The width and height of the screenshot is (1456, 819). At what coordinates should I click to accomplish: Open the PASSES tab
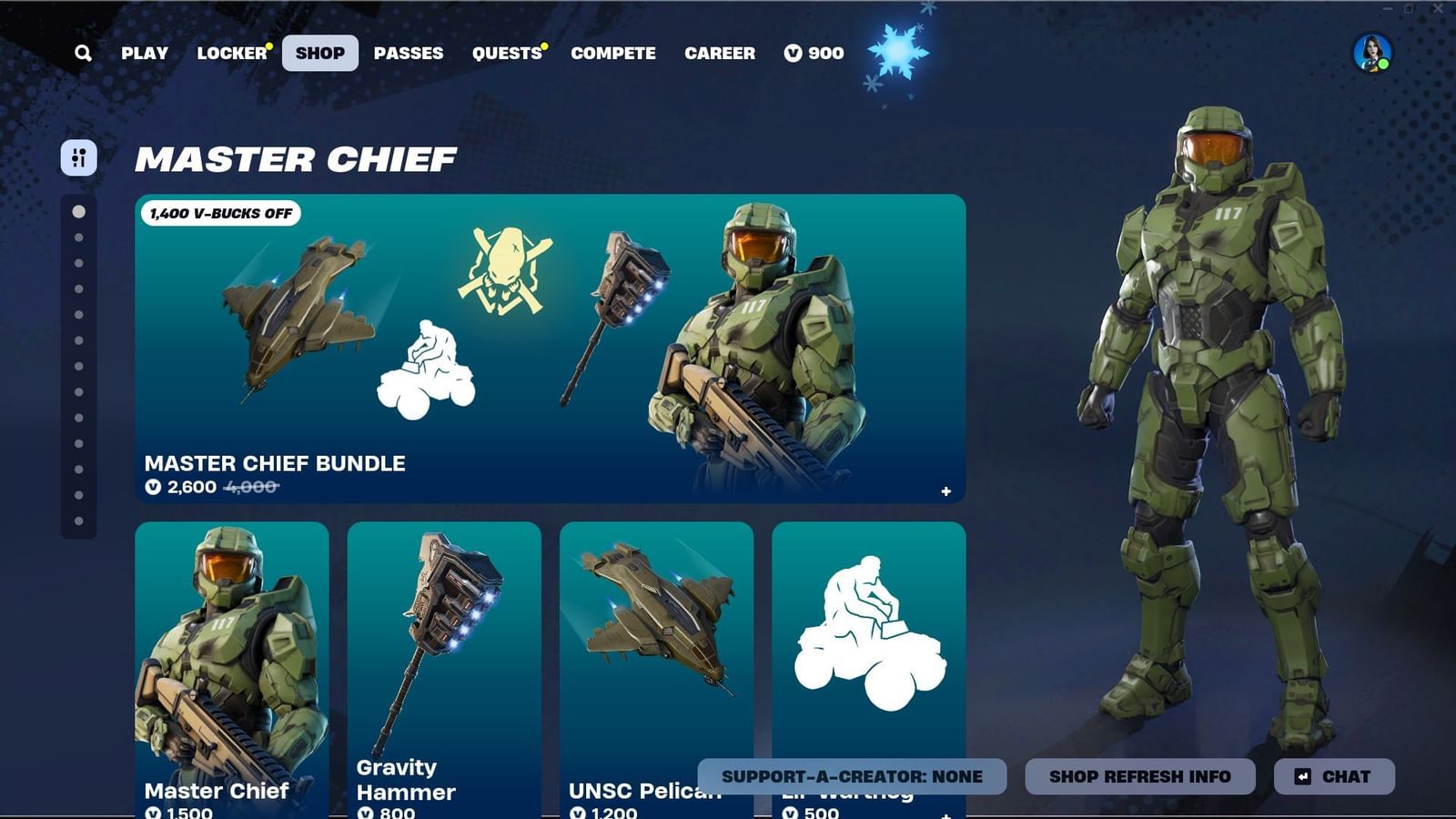pos(409,53)
